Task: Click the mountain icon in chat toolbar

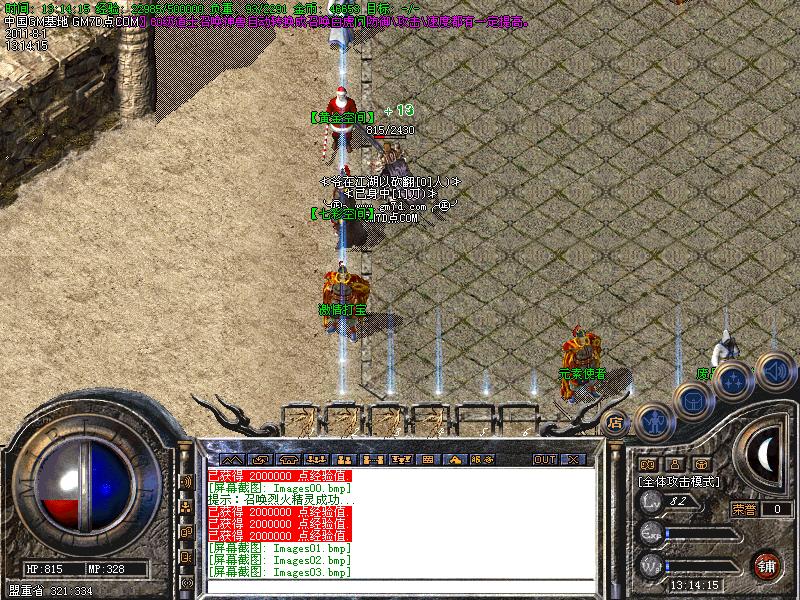Action: point(231,459)
